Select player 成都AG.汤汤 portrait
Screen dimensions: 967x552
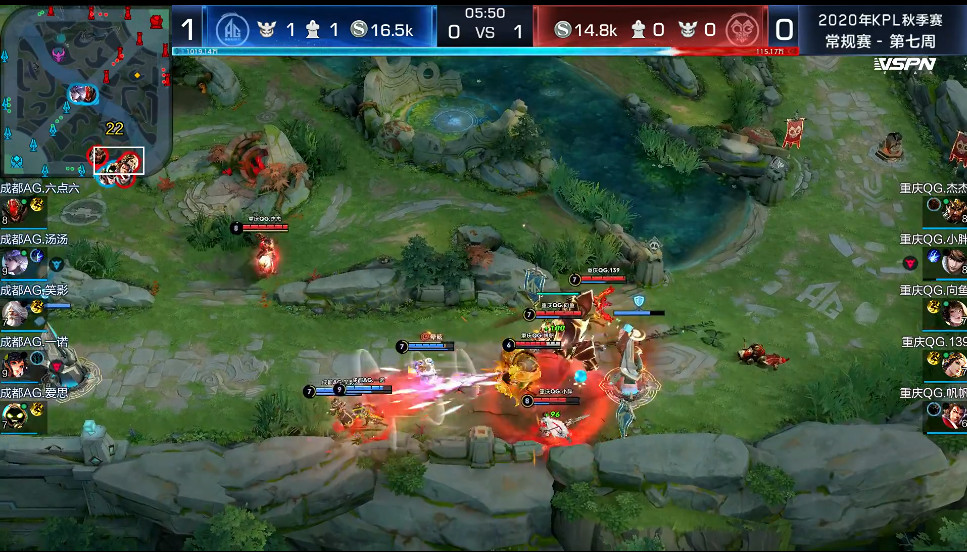[16, 262]
